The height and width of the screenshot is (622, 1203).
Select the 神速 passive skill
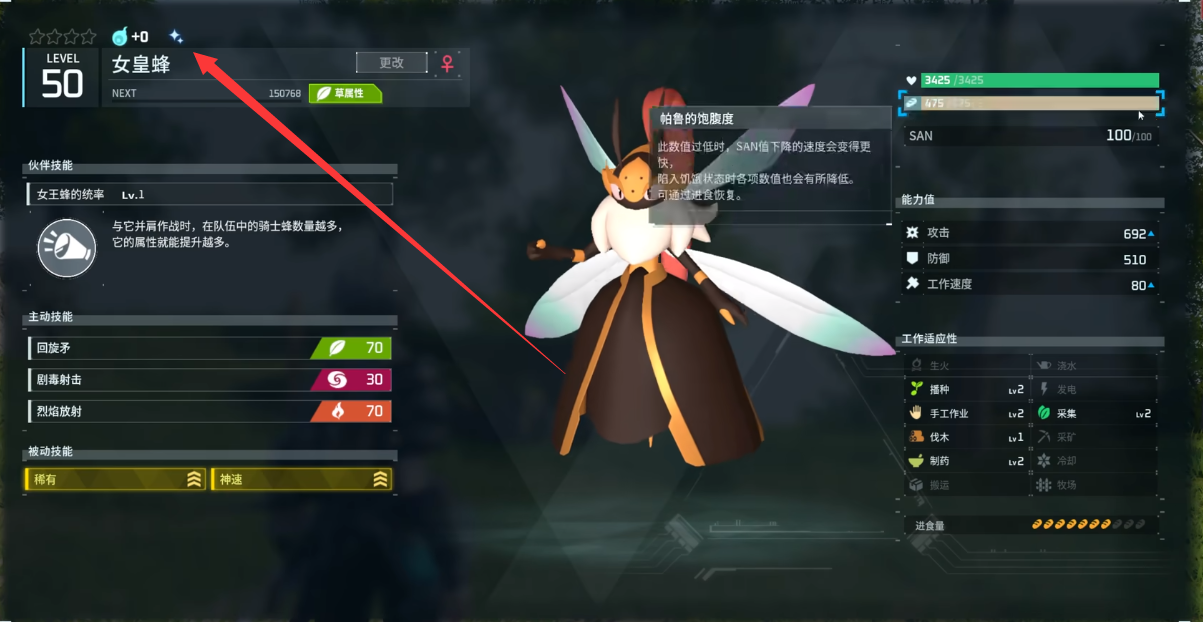[x=302, y=480]
